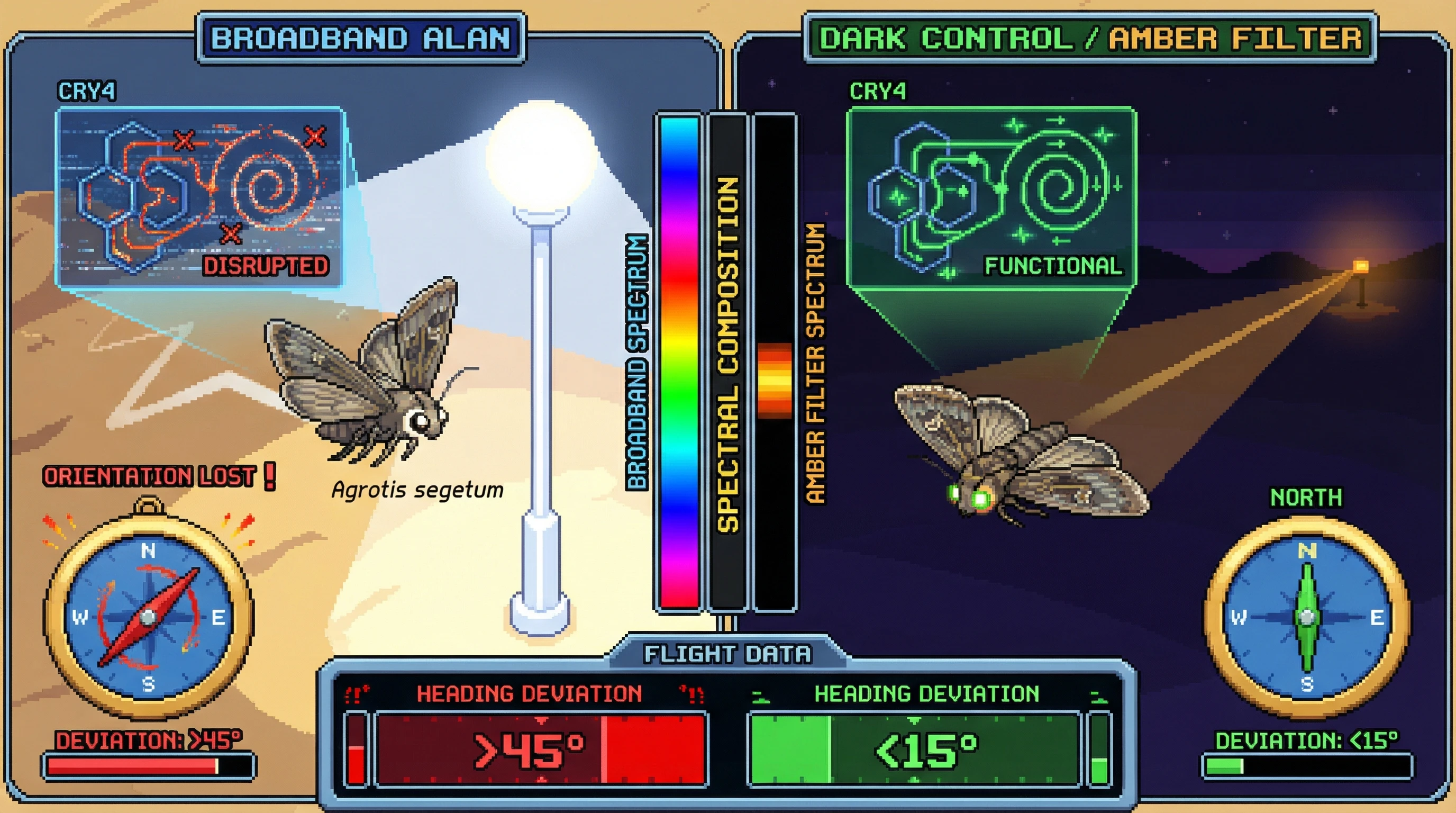Open the Flight Data tab
1456x813 pixels.
[727, 654]
